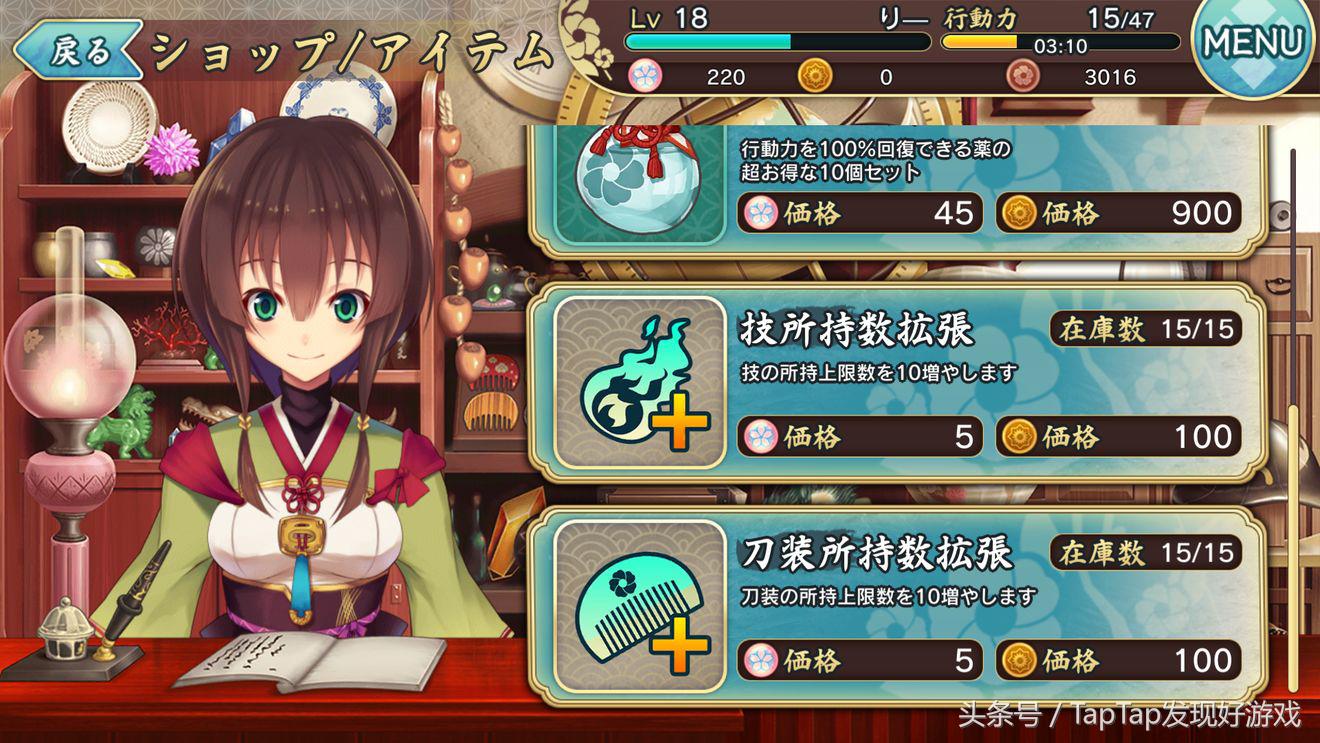Buy 技所持数拡張 for 5 flower gems
This screenshot has height=743, width=1320.
[860, 437]
